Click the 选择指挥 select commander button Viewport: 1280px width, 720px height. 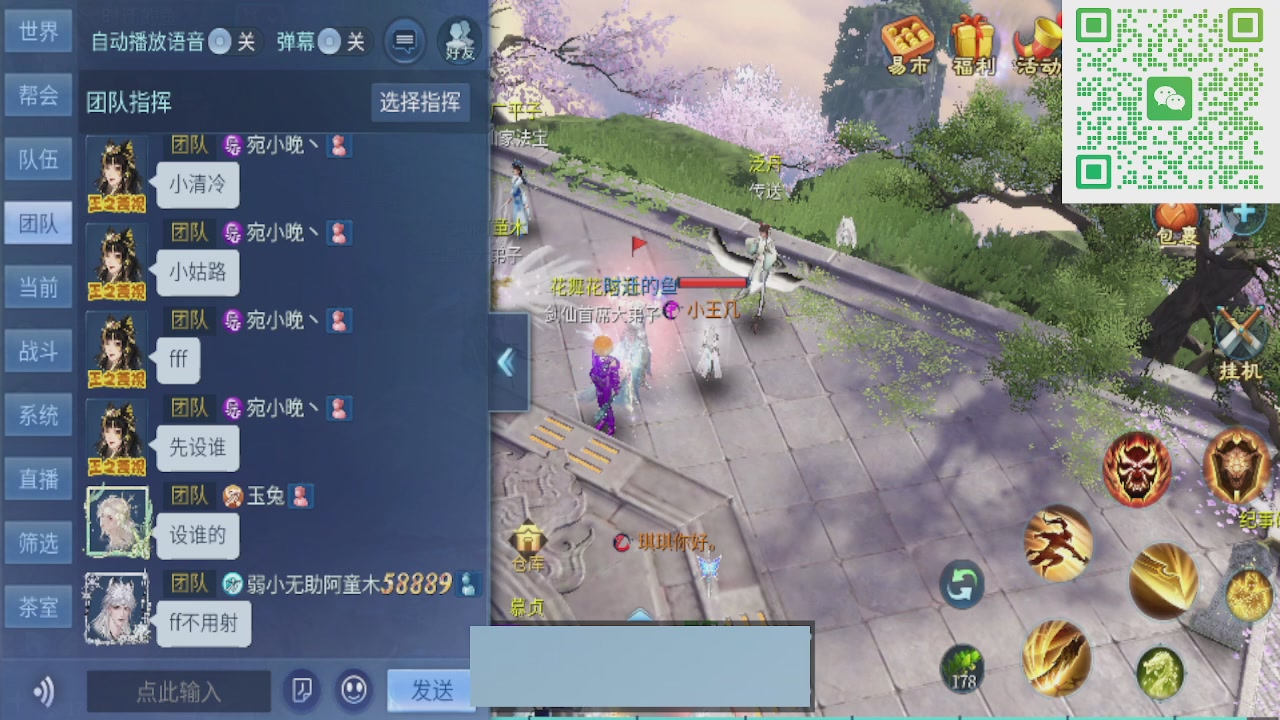tap(420, 103)
